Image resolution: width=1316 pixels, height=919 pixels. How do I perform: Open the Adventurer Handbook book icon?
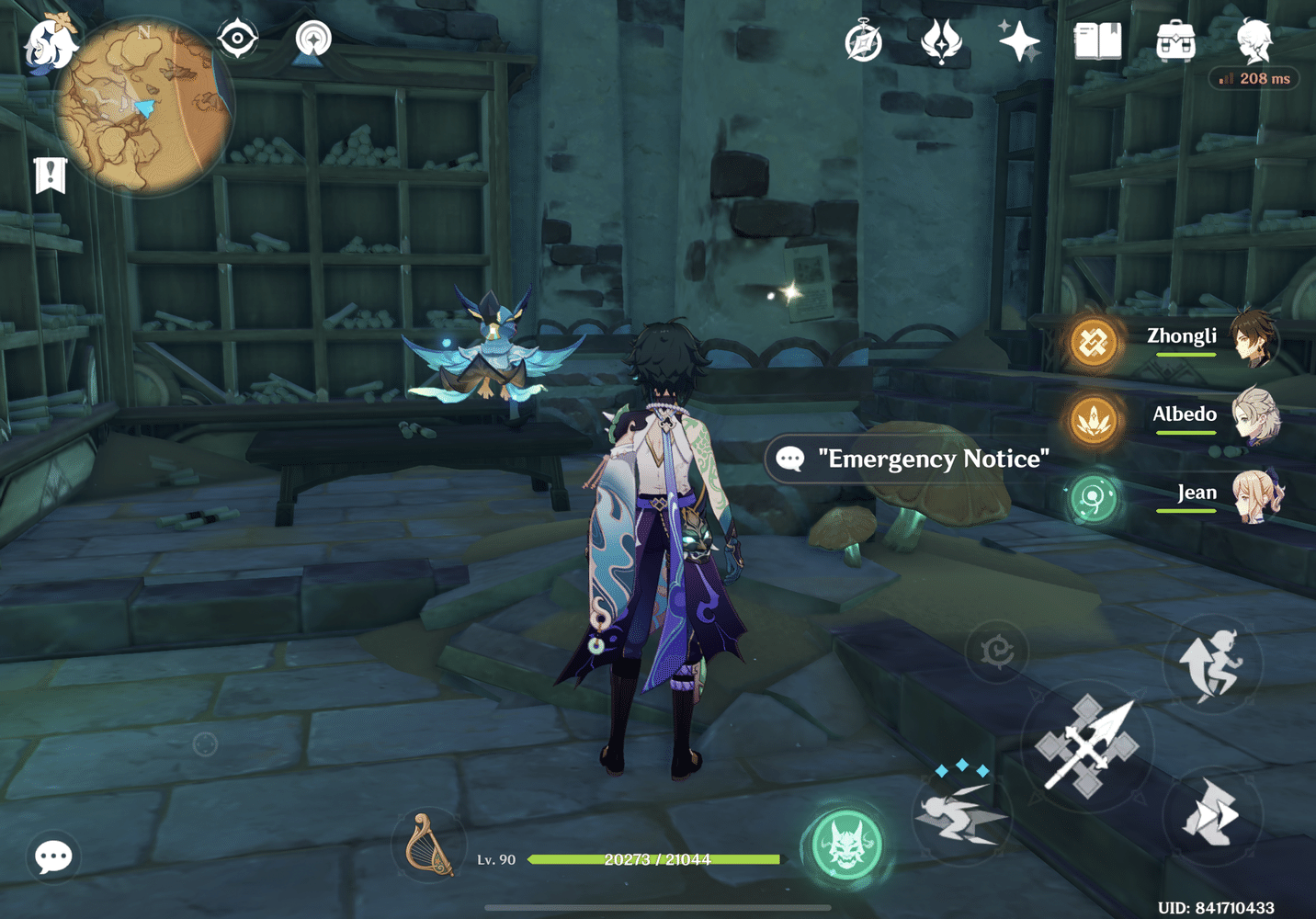tap(1097, 40)
